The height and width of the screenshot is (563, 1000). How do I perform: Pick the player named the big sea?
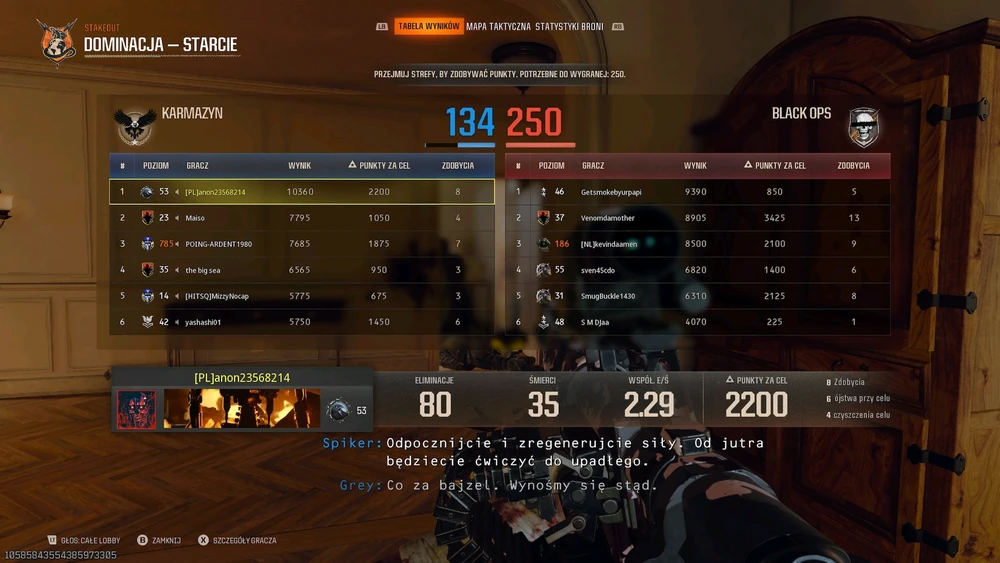(301, 270)
